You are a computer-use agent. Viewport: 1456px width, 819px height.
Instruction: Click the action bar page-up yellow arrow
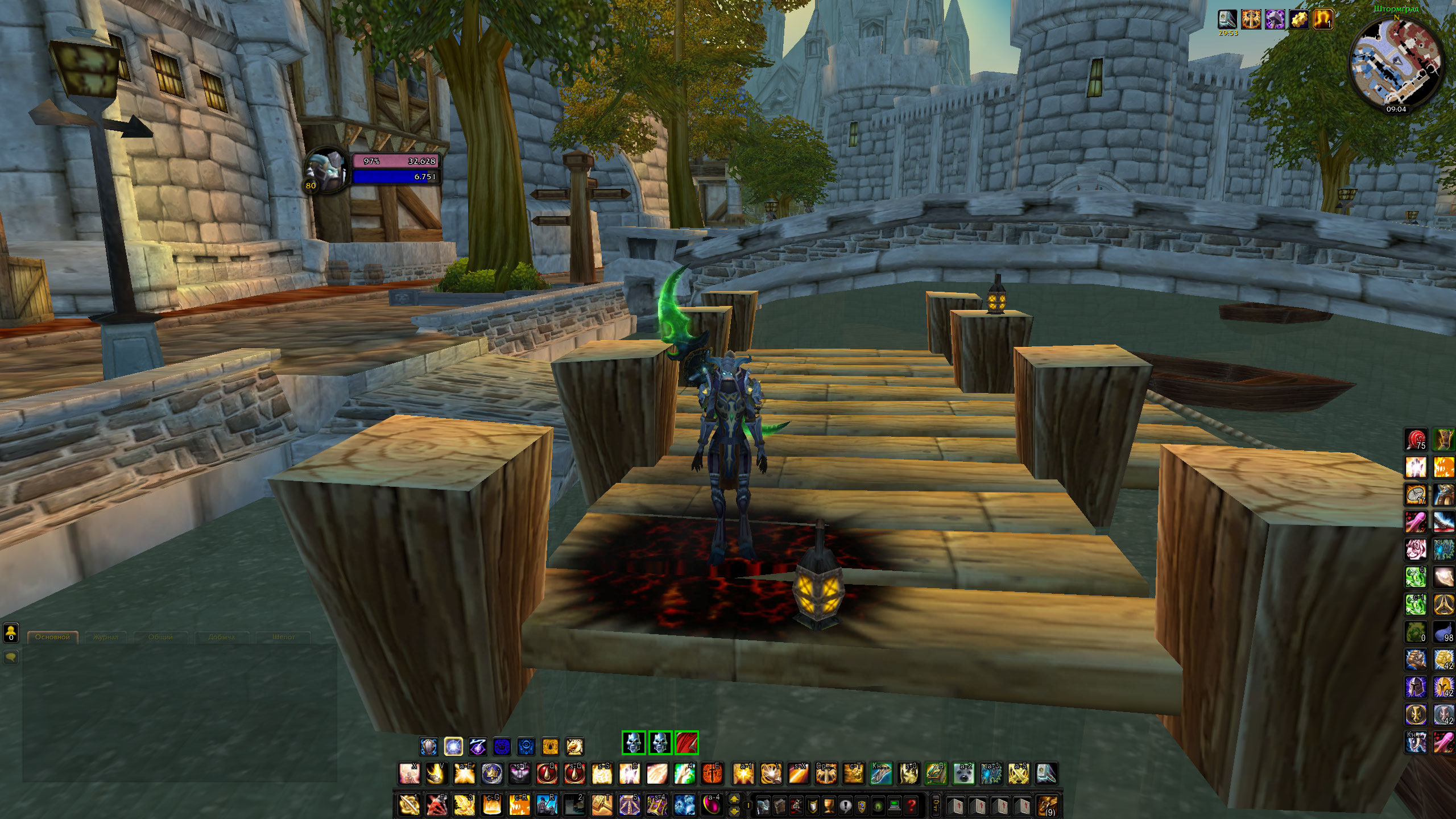click(x=734, y=800)
